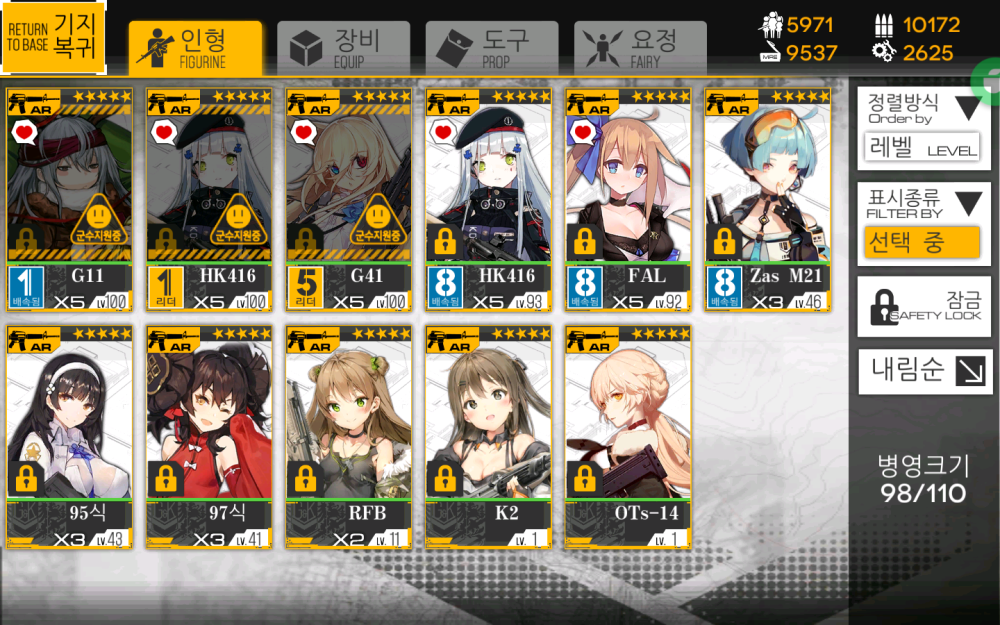Choose the G11 doll card
Image resolution: width=1000 pixels, height=625 pixels.
click(69, 200)
